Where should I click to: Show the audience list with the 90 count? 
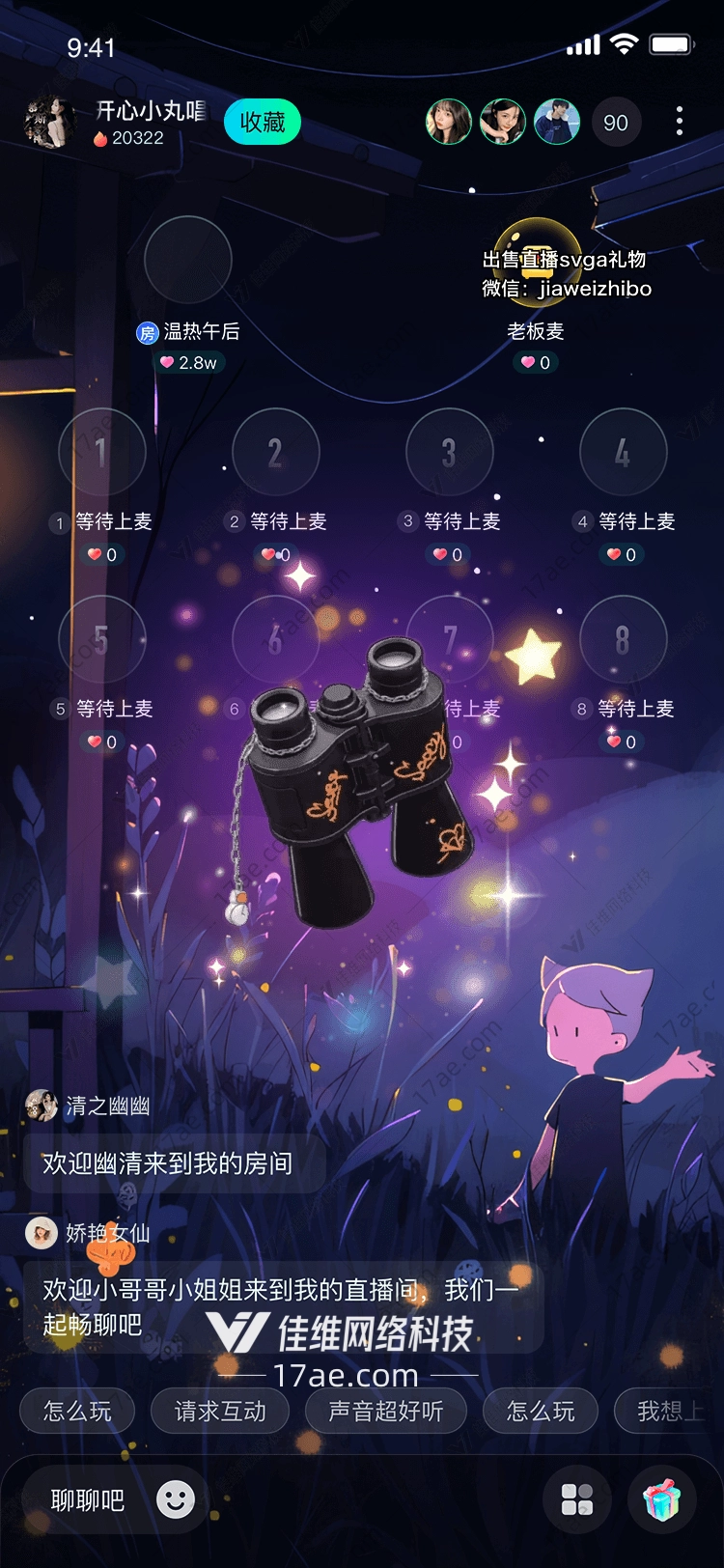coord(615,123)
